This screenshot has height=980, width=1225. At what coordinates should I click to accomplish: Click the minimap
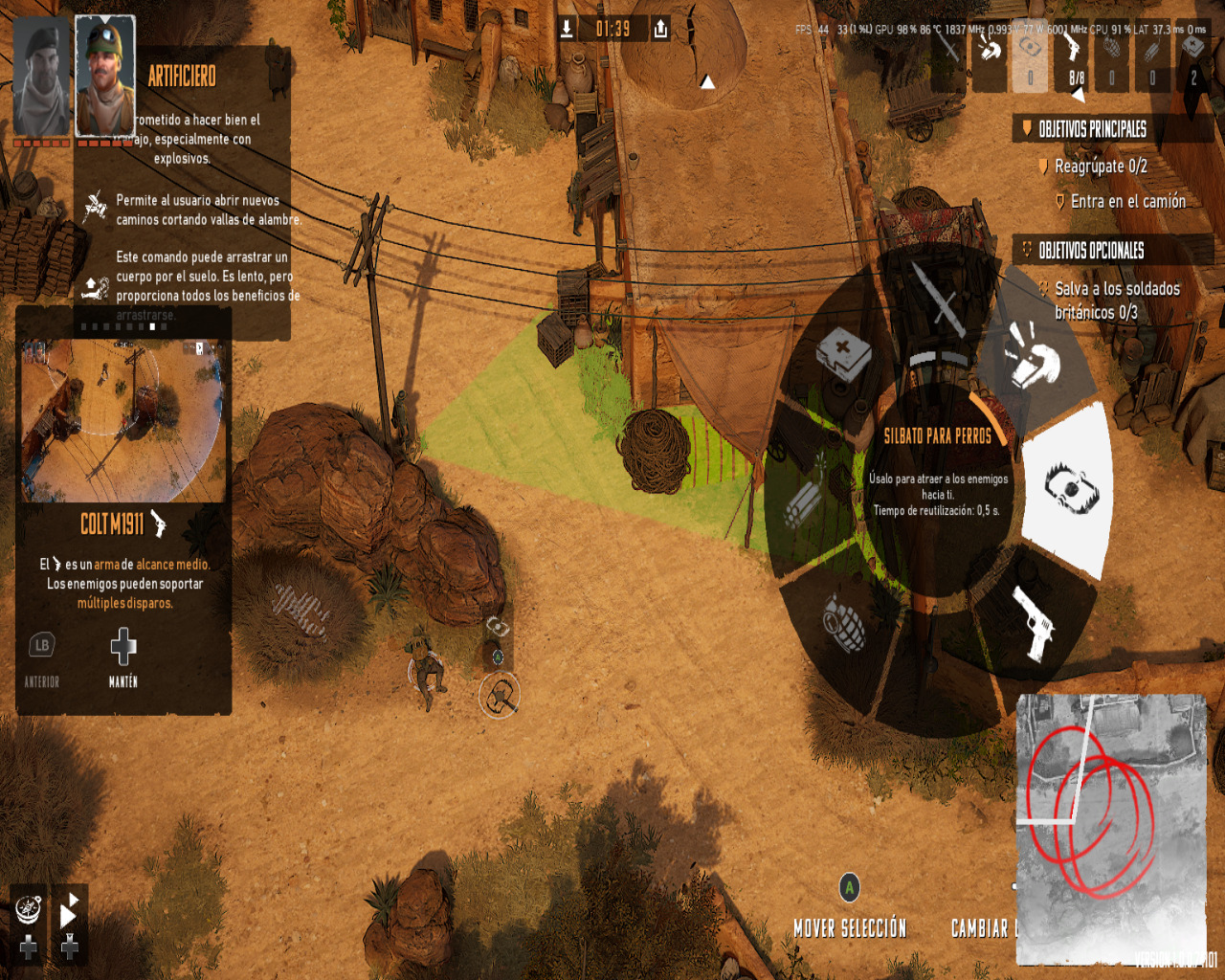[x=1110, y=828]
